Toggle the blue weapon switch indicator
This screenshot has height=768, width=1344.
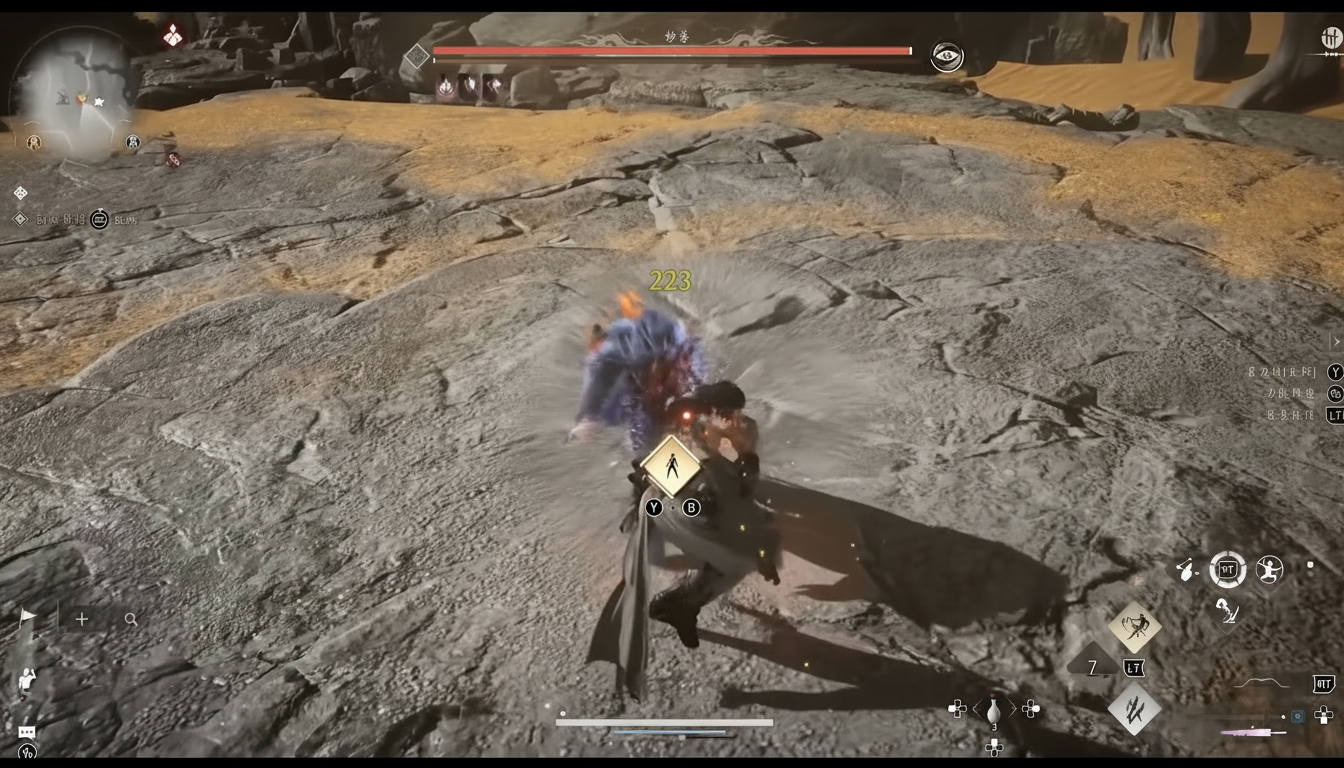pyautogui.click(x=1296, y=716)
